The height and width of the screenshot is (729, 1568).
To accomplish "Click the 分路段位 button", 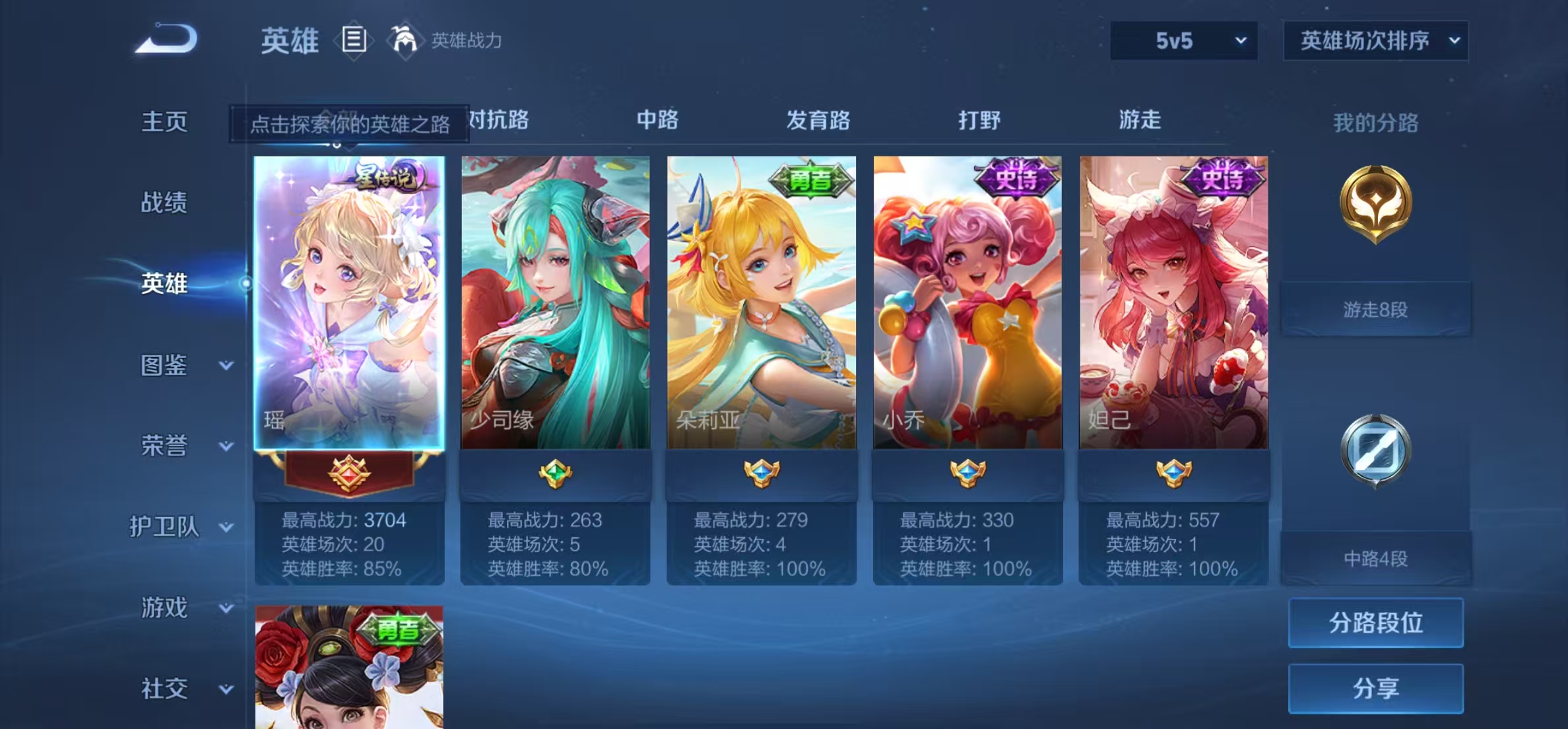I will click(1376, 623).
